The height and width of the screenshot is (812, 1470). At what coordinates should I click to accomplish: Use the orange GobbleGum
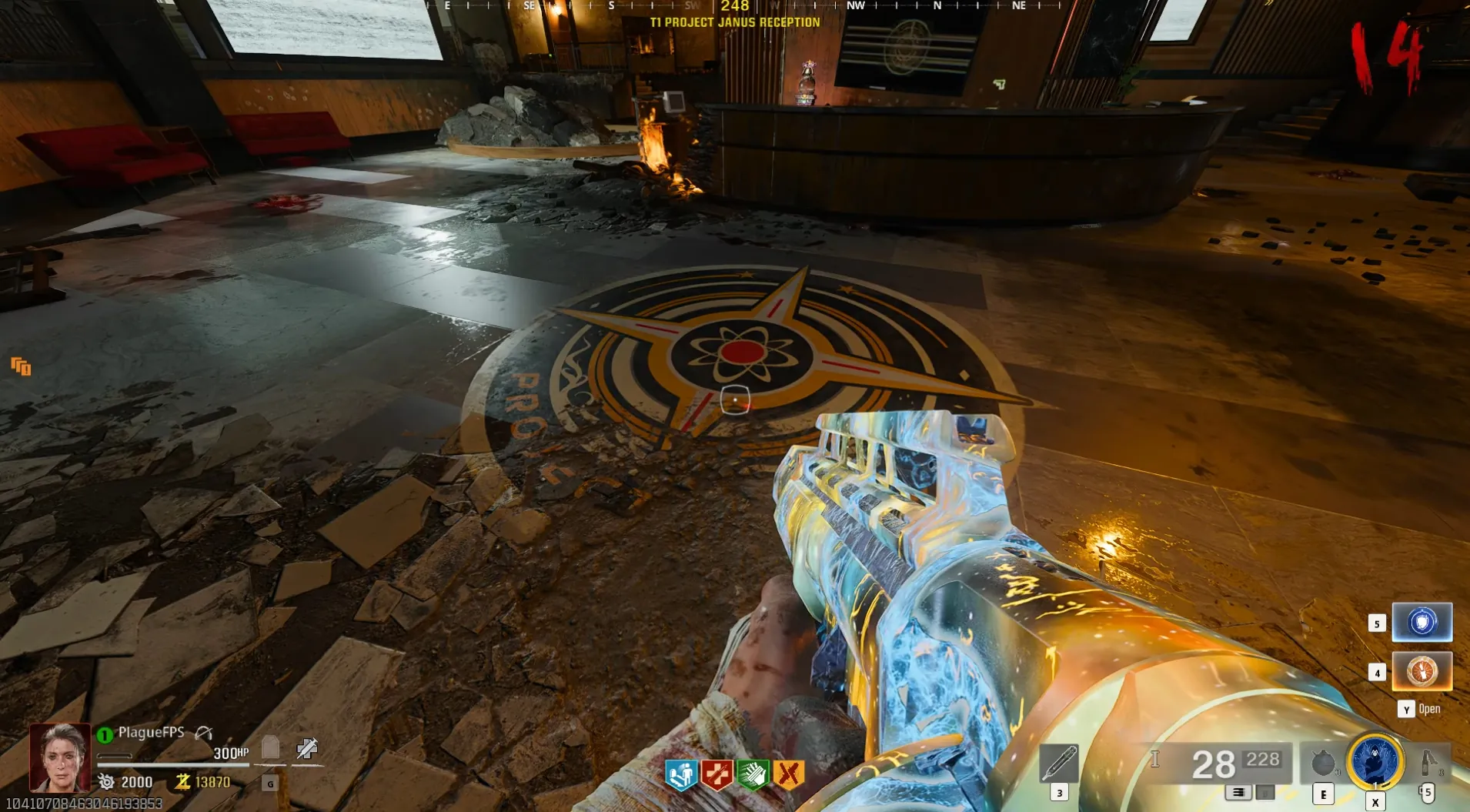tap(1422, 671)
